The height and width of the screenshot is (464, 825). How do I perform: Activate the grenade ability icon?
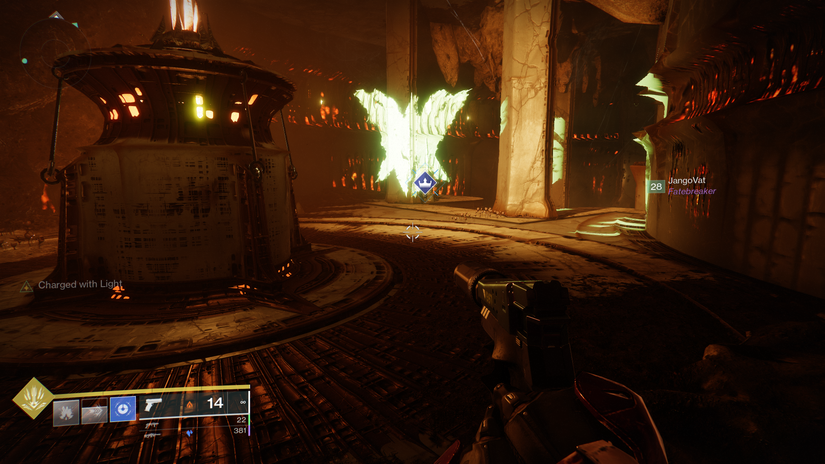click(x=67, y=410)
